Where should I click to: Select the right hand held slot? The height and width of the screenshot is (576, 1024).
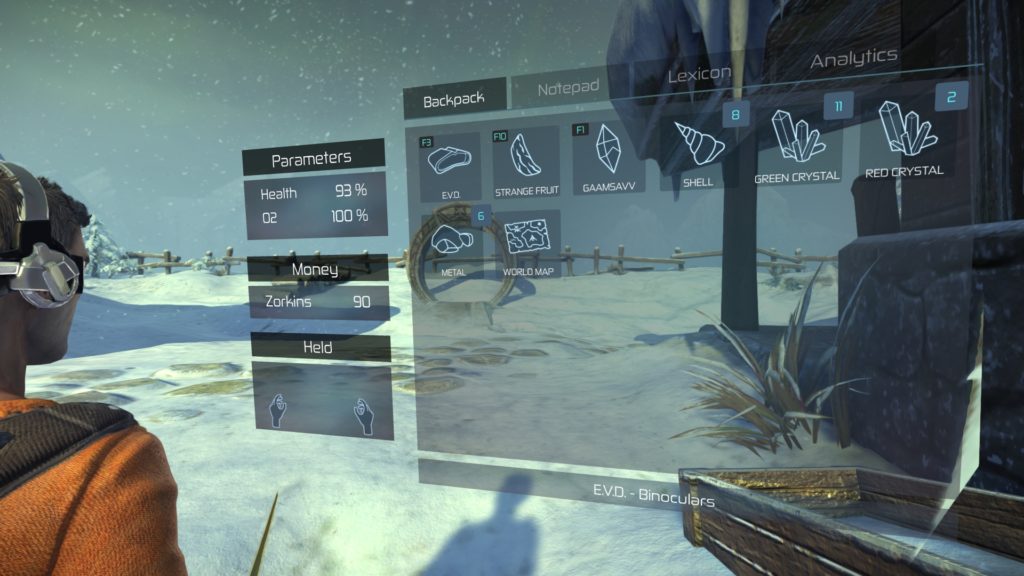click(x=362, y=416)
